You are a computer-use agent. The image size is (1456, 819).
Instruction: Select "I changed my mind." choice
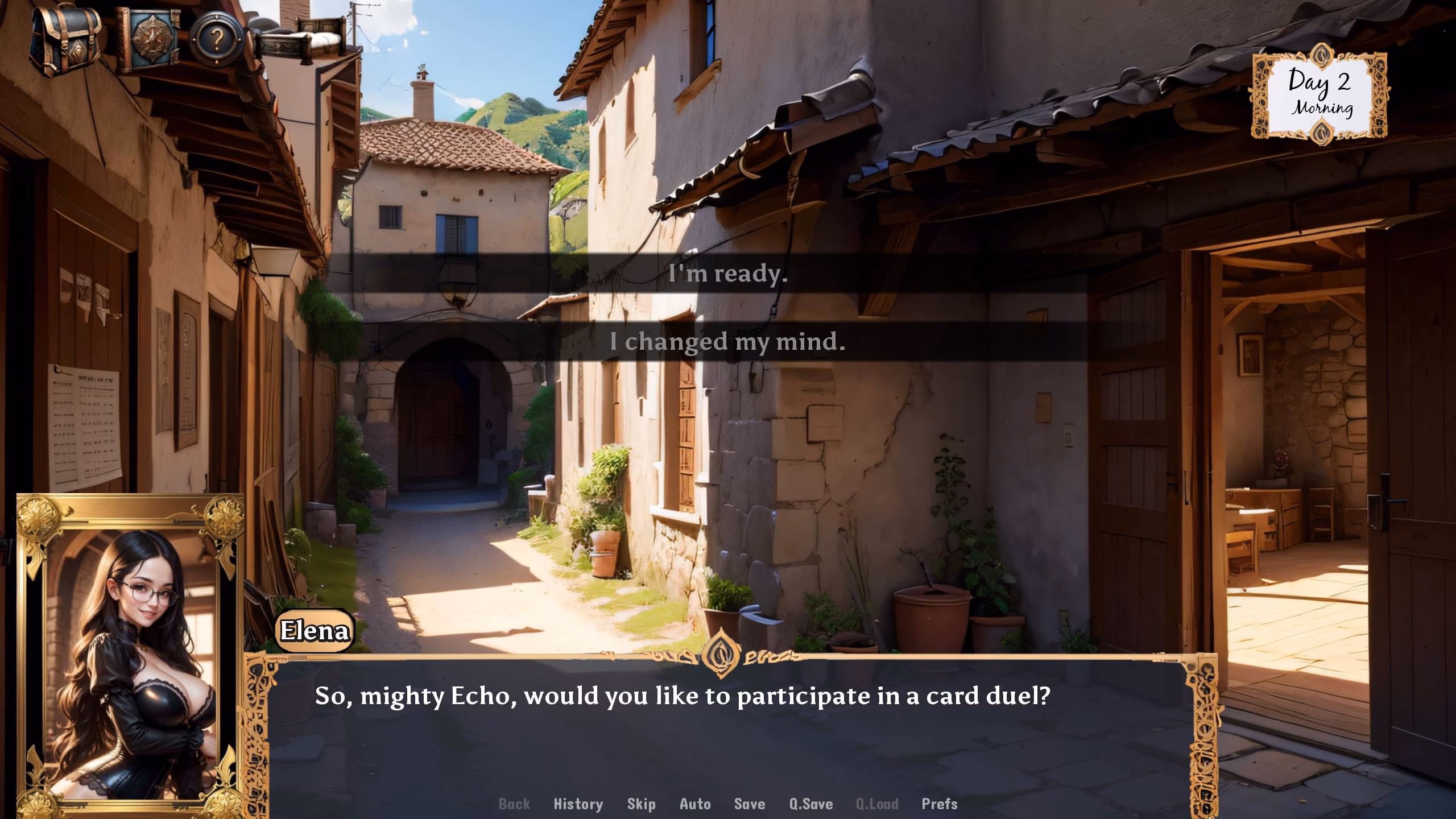tap(728, 342)
